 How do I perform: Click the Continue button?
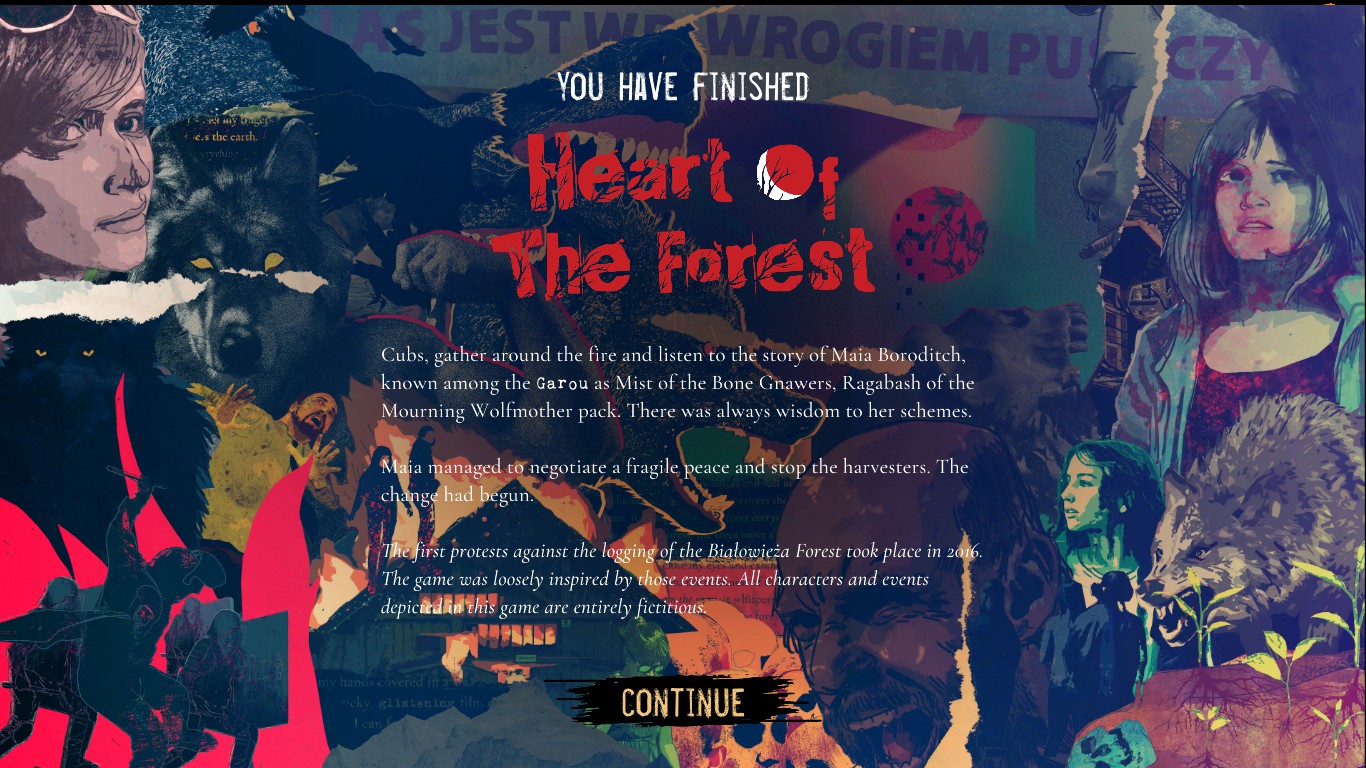point(682,702)
